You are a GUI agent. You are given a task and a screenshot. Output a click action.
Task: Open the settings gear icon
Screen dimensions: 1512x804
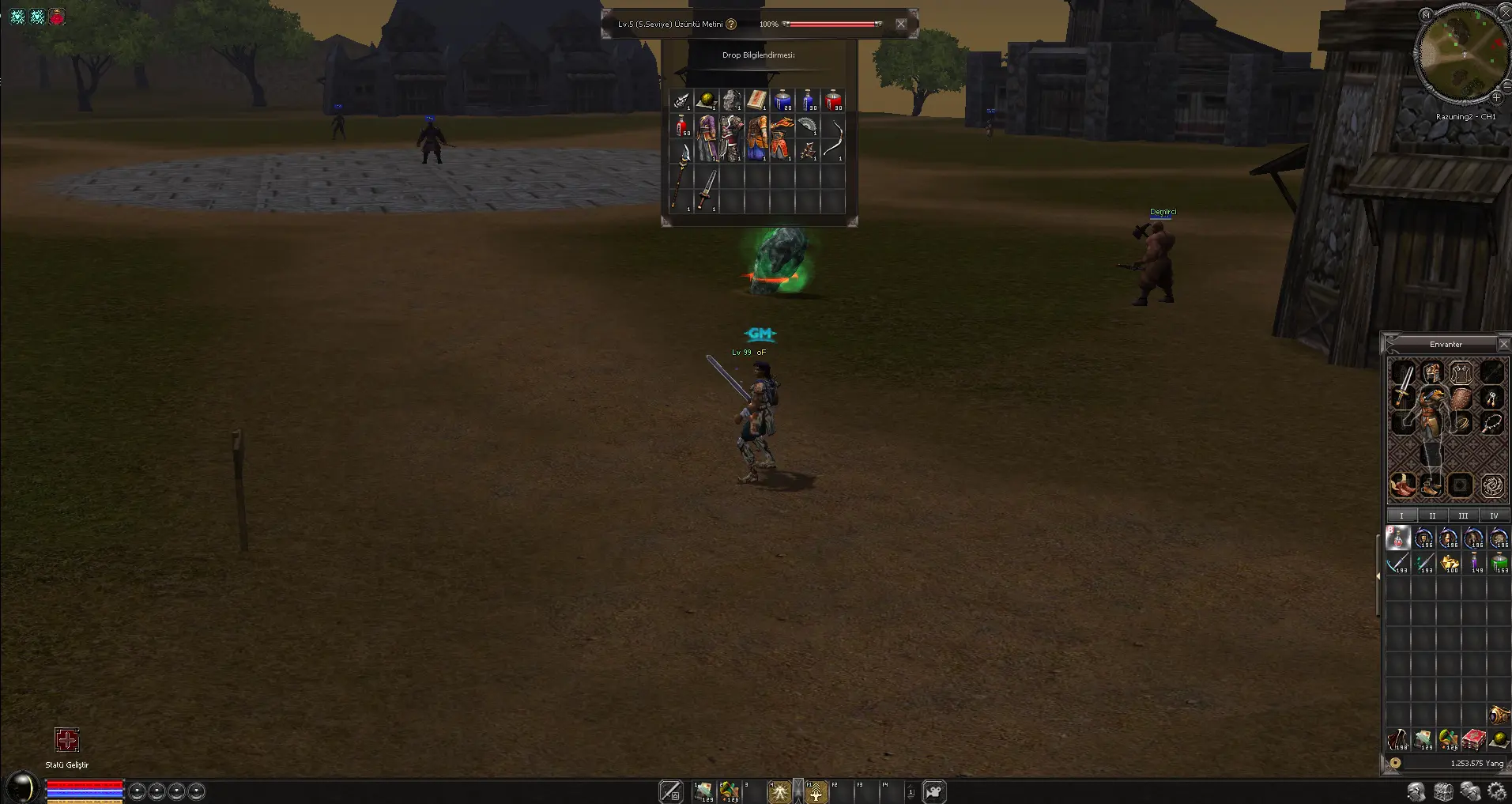click(x=1496, y=791)
